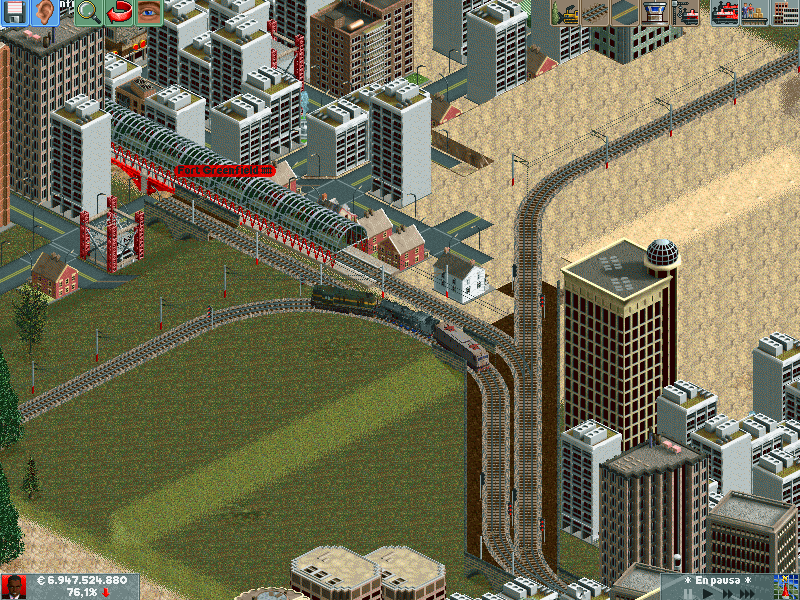Rotate the view with the red arrow
This screenshot has height=600, width=800.
pyautogui.click(x=119, y=12)
